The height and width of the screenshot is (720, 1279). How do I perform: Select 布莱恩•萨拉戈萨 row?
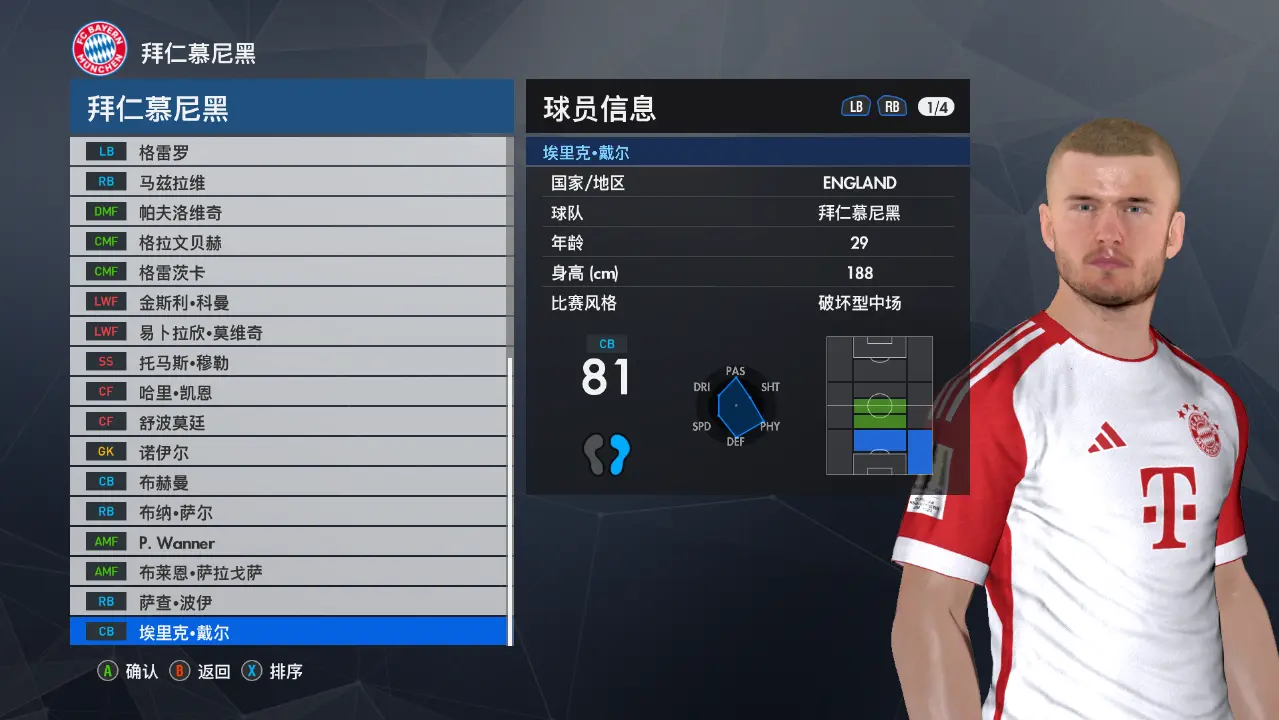(288, 572)
